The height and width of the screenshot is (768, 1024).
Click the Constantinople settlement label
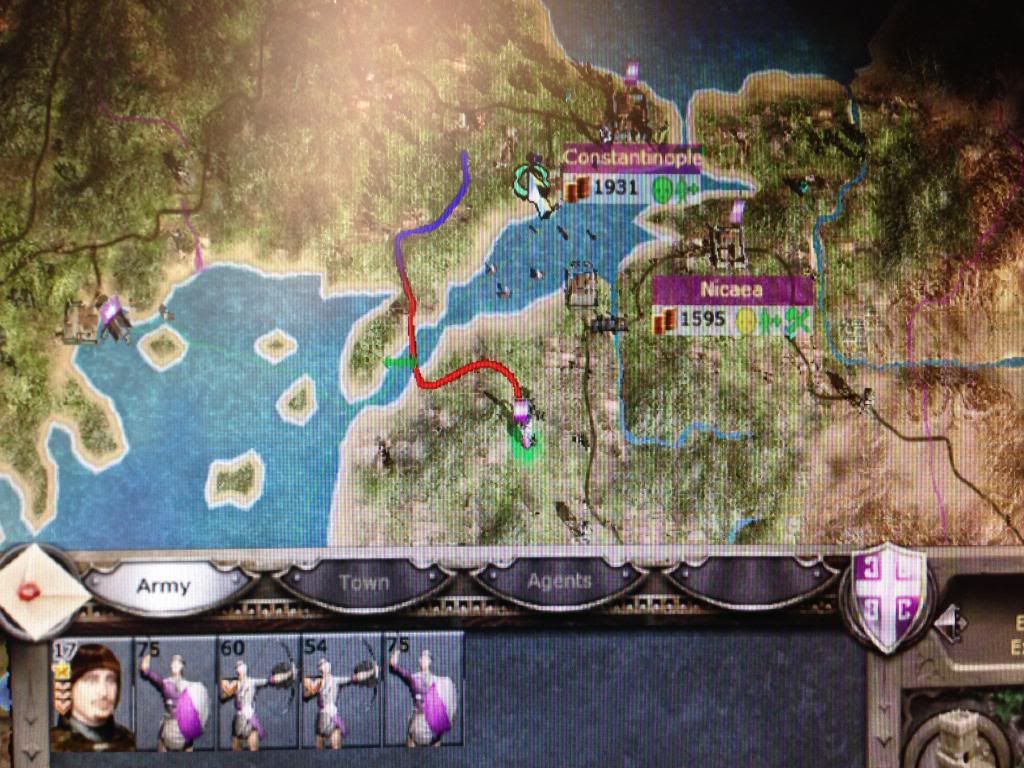631,160
